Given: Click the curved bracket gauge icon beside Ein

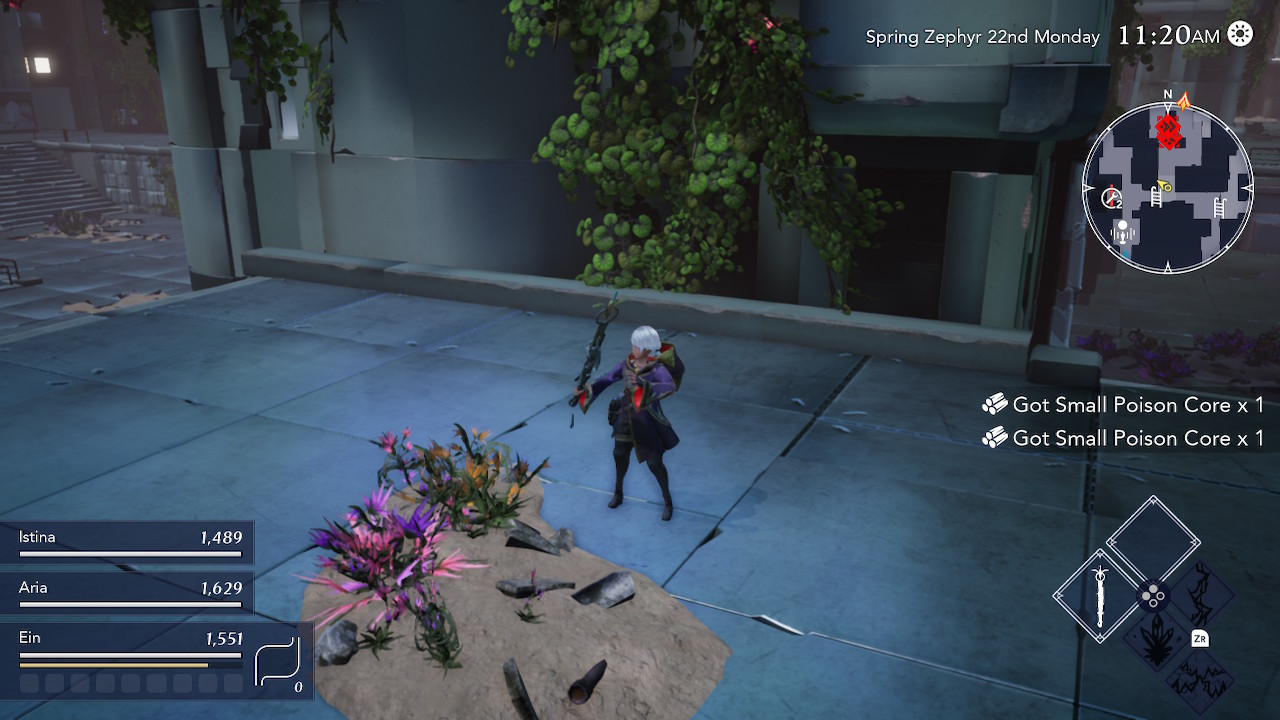Looking at the screenshot, I should point(278,662).
